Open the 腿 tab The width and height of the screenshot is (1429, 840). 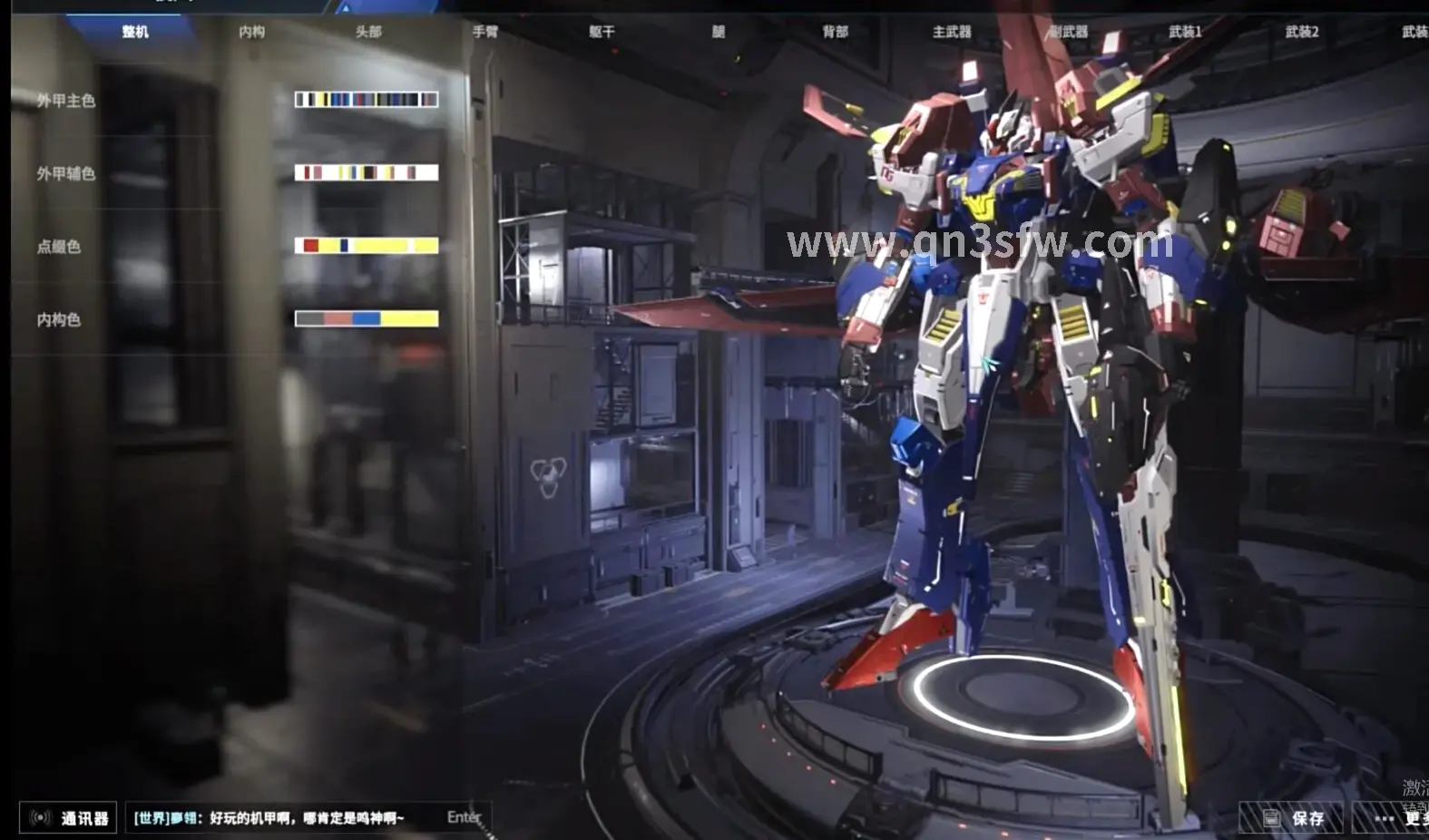[719, 32]
